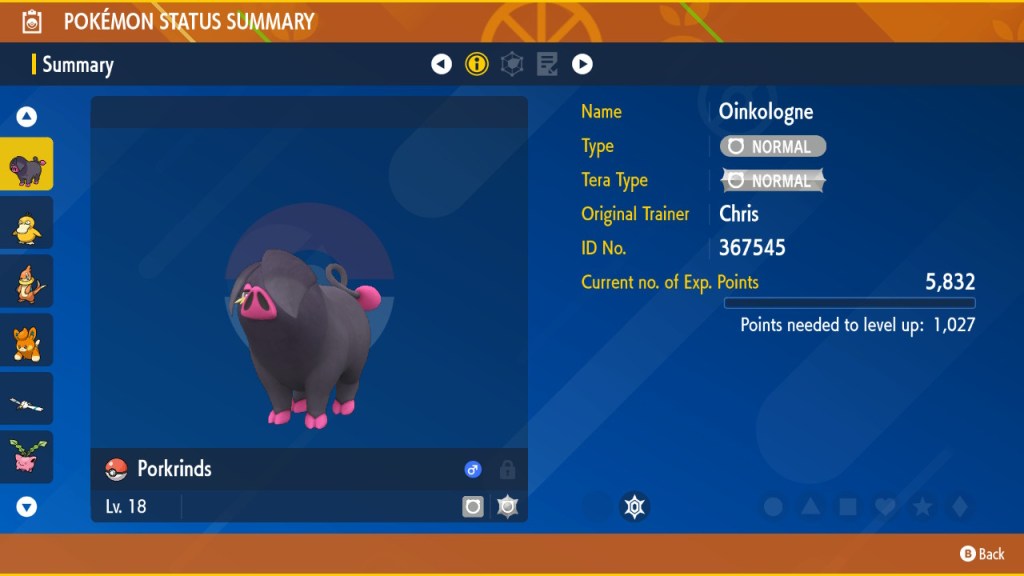Select the yellow info summary tab

477,65
